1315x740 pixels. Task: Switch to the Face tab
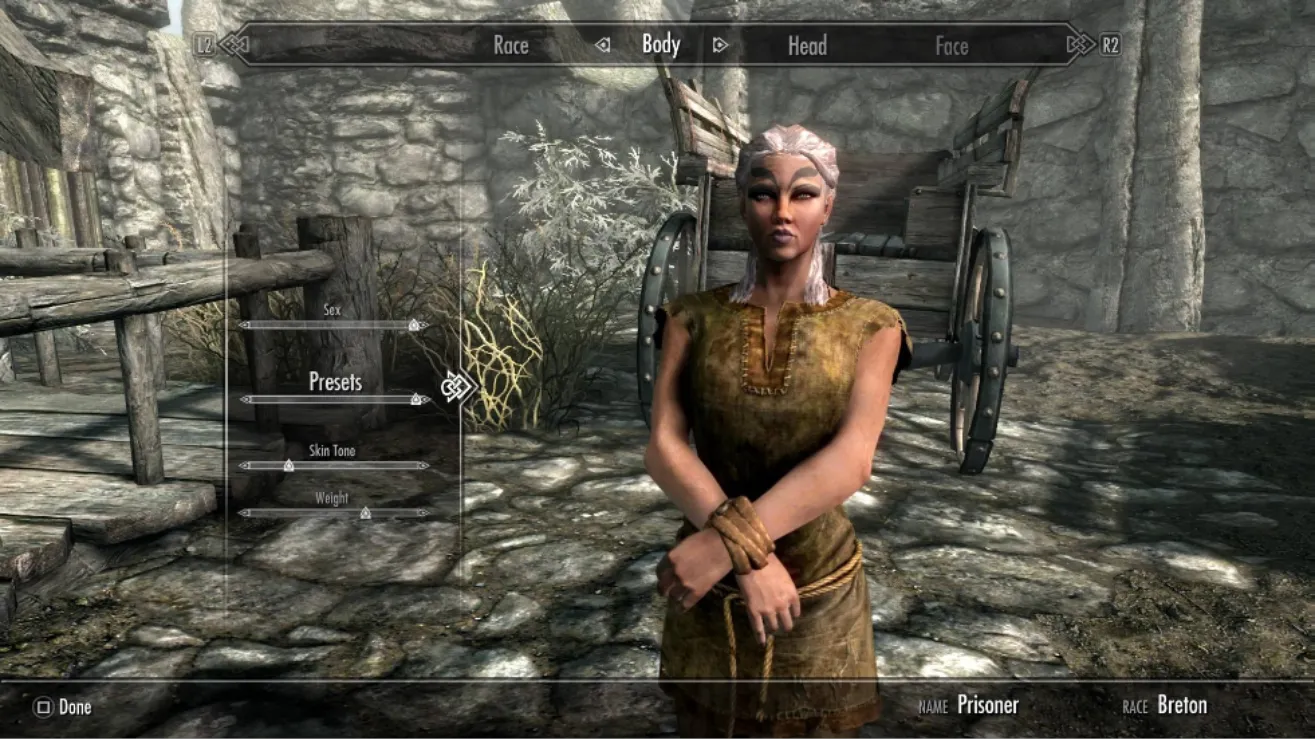951,45
